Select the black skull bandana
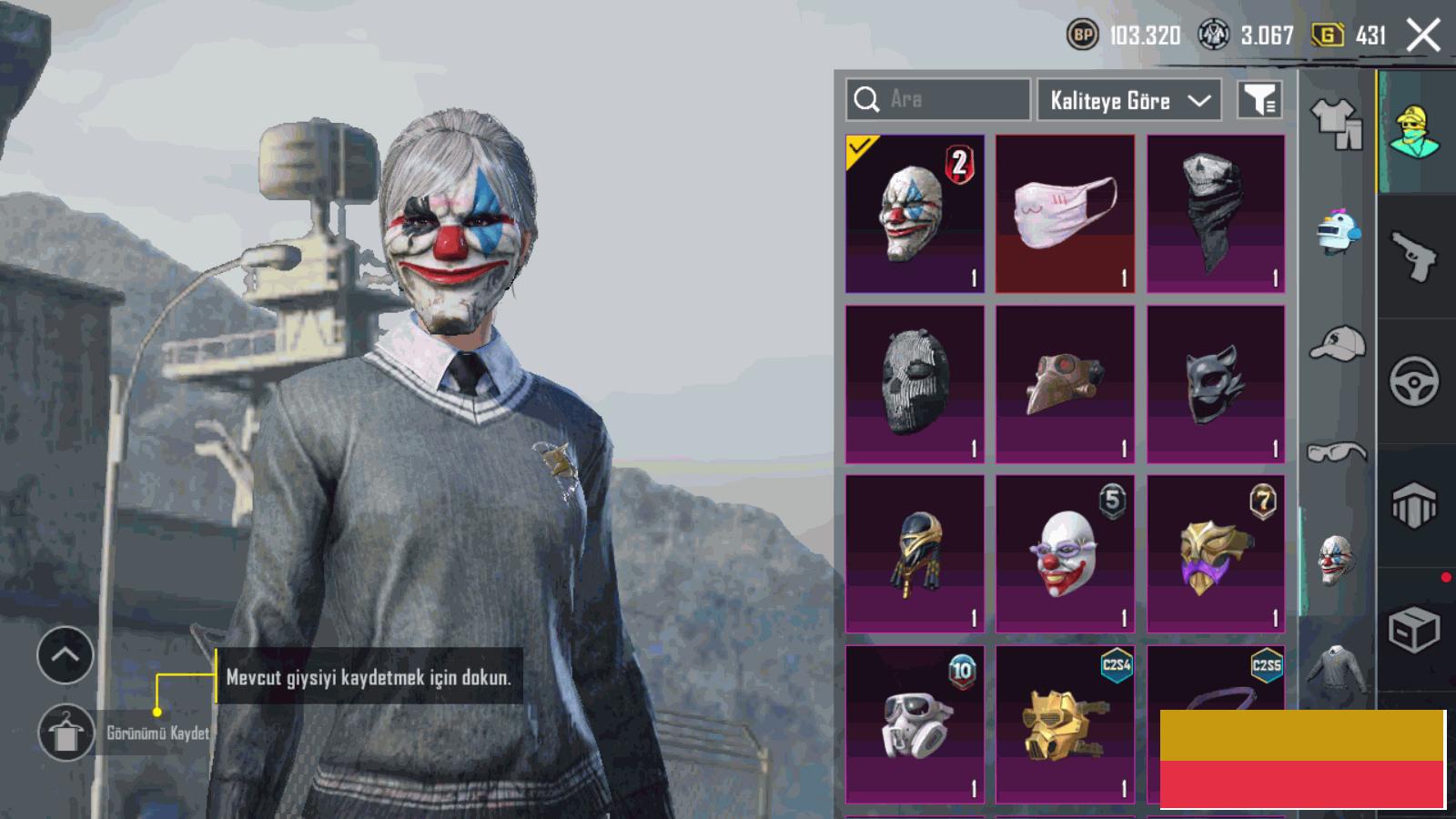 pyautogui.click(x=1216, y=215)
